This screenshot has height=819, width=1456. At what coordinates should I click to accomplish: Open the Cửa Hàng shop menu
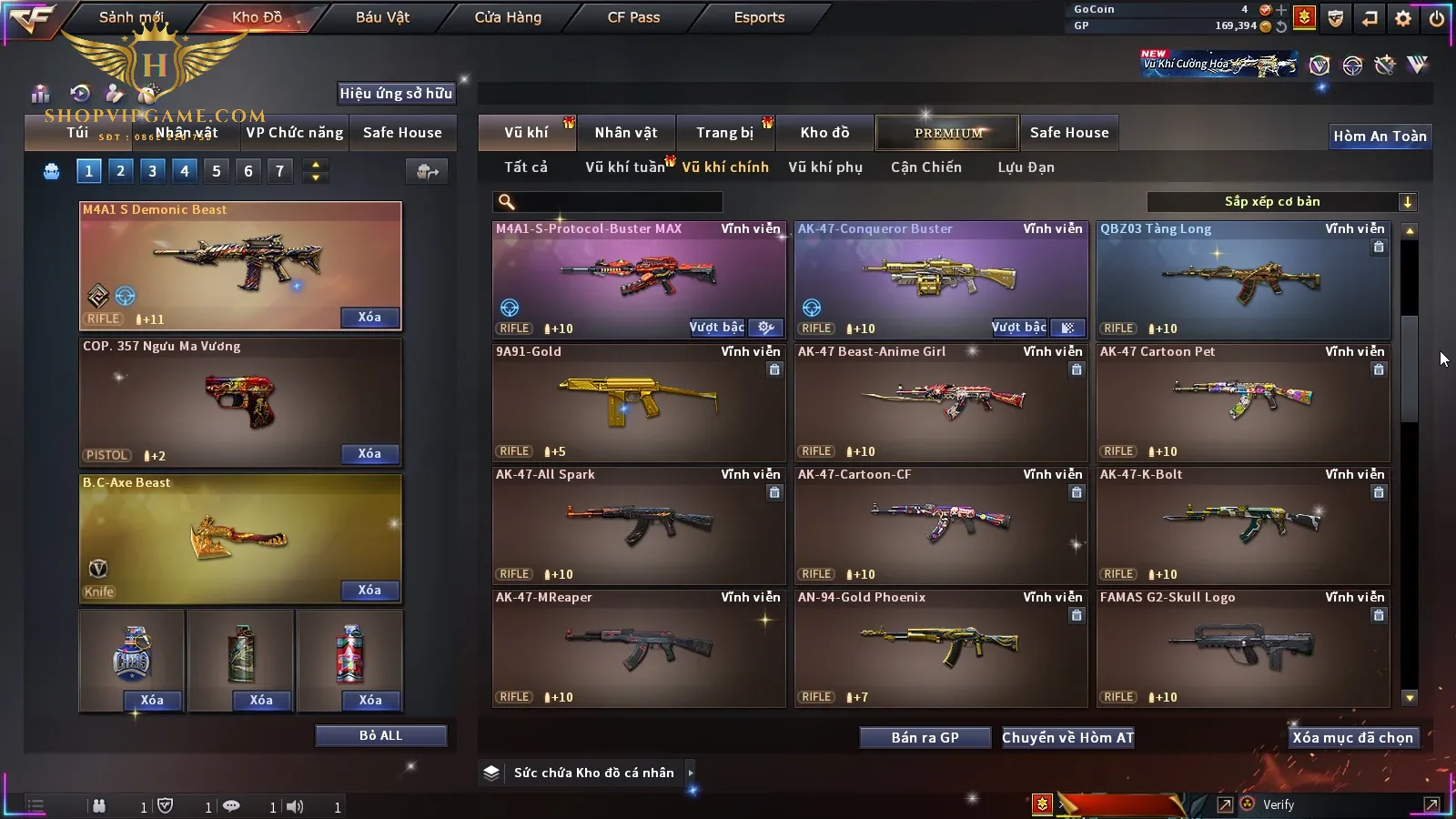pos(508,17)
